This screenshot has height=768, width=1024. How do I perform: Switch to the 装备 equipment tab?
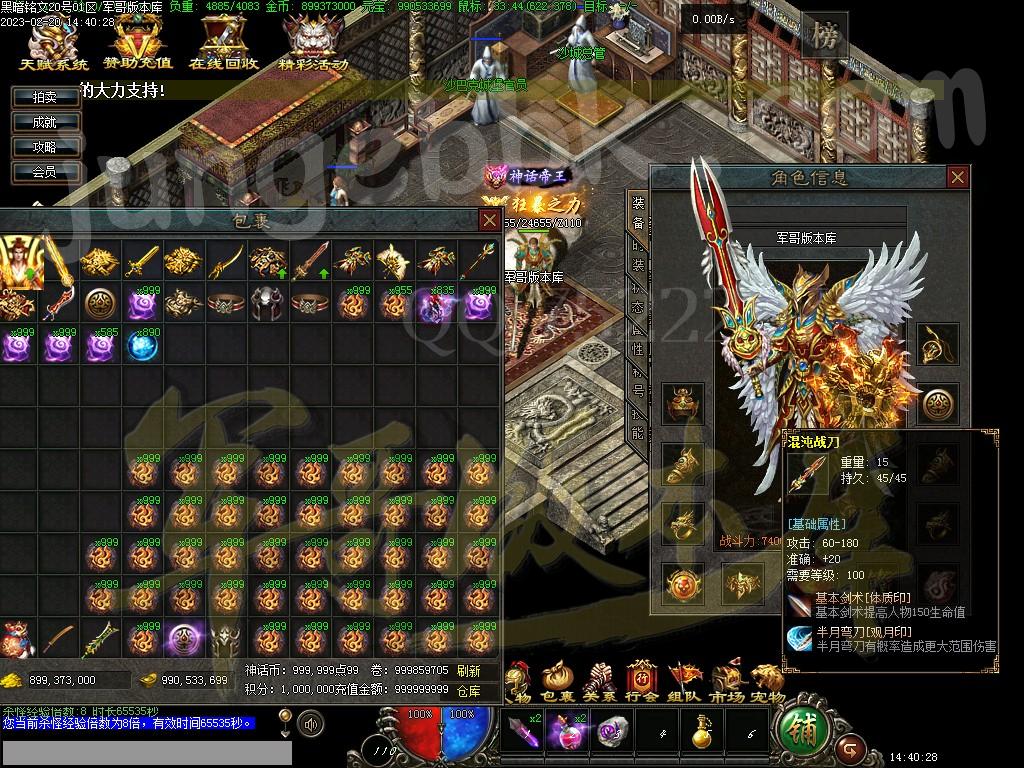pyautogui.click(x=638, y=210)
